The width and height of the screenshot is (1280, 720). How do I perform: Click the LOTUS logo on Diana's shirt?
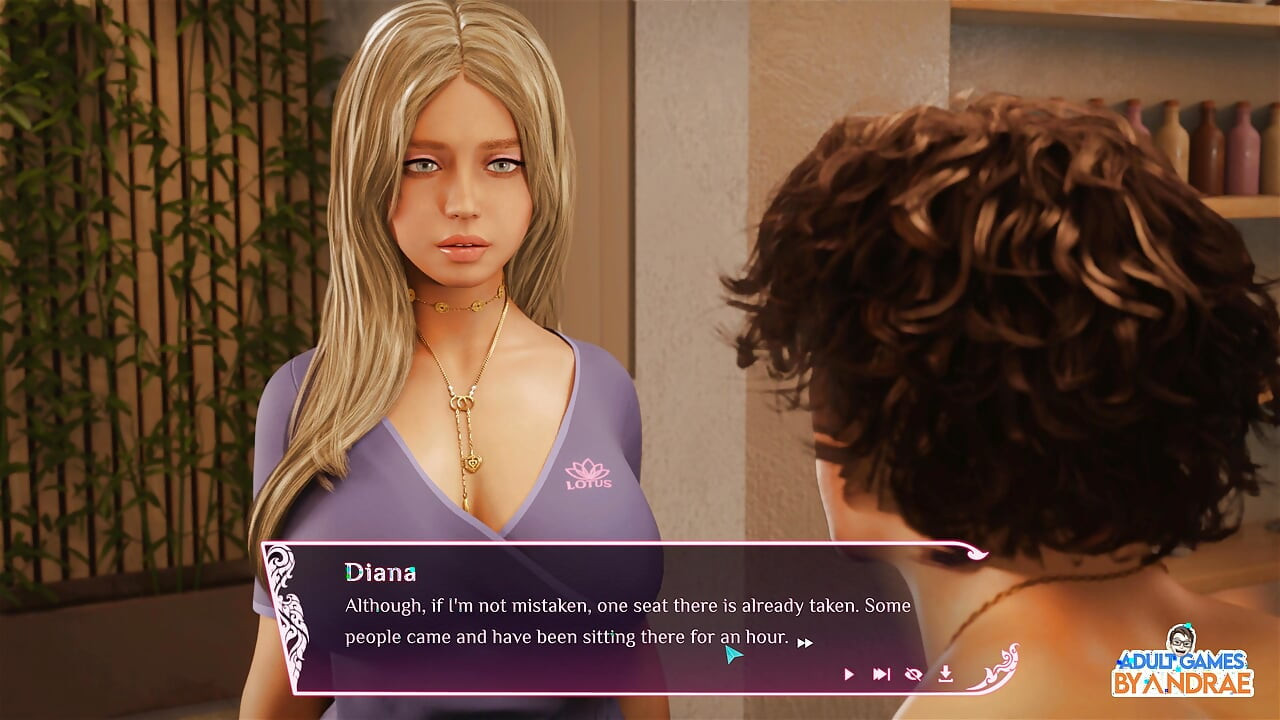(x=587, y=472)
